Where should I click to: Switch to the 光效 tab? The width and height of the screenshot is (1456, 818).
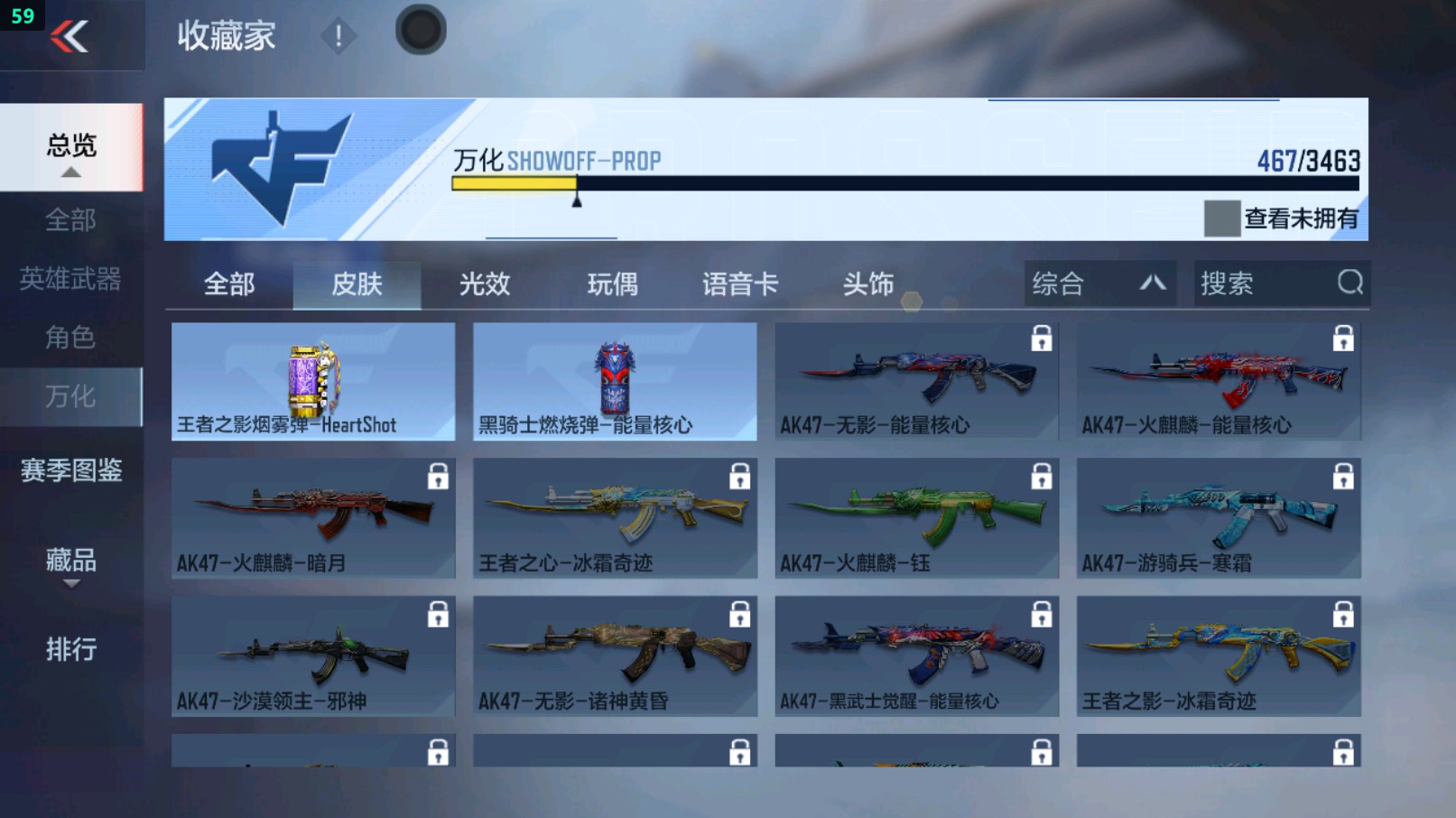pos(486,284)
